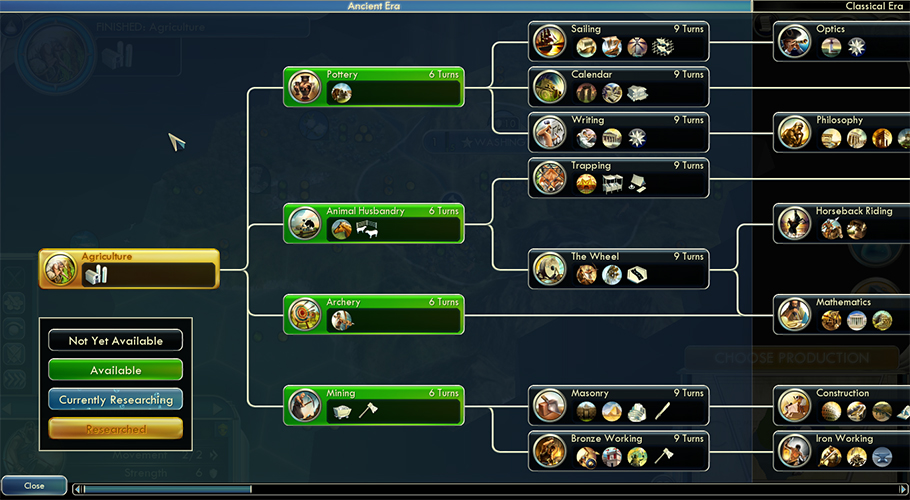
Task: Close the technology tree screen
Action: pyautogui.click(x=34, y=485)
